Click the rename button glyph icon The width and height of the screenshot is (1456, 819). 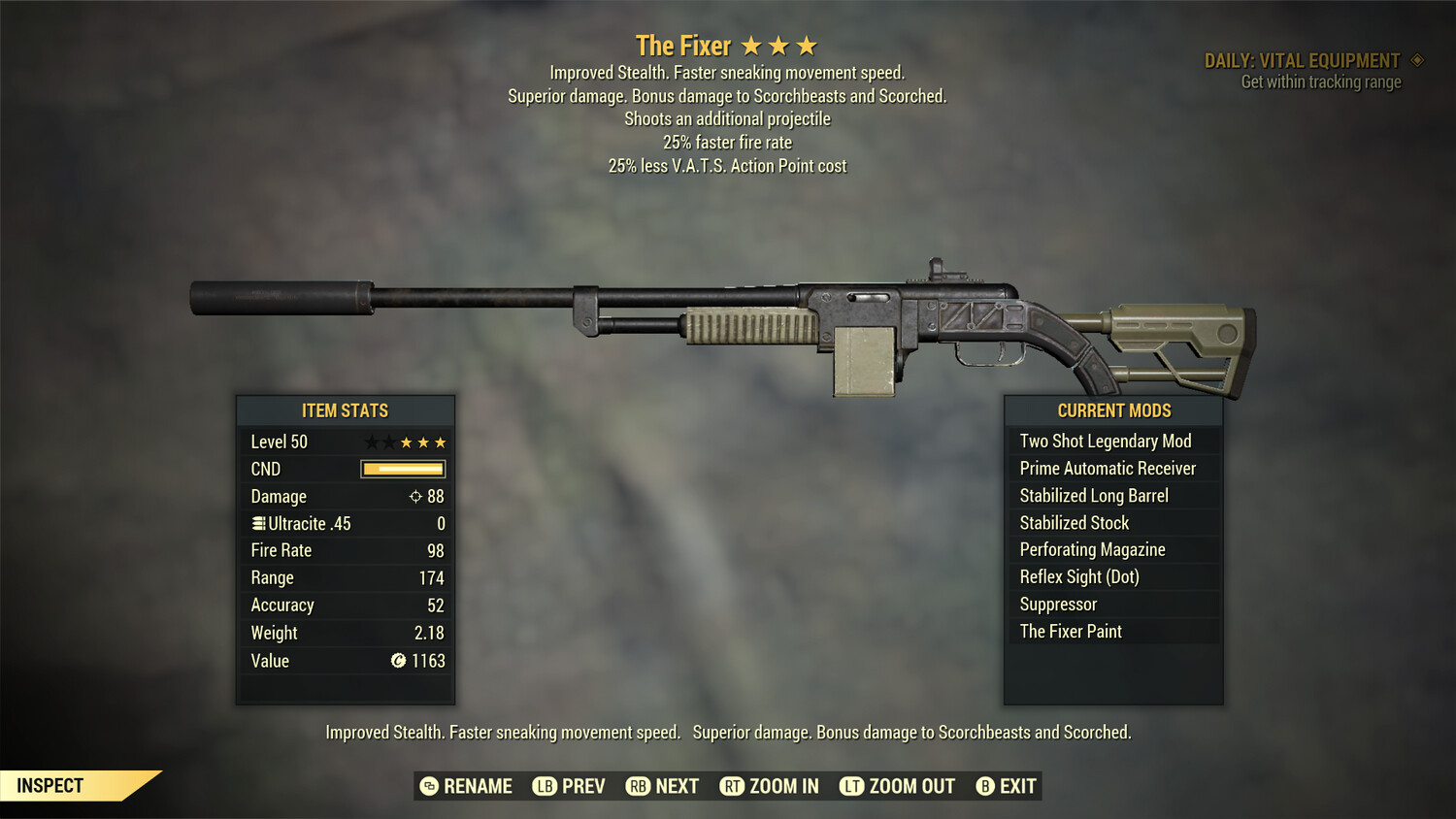(x=428, y=786)
